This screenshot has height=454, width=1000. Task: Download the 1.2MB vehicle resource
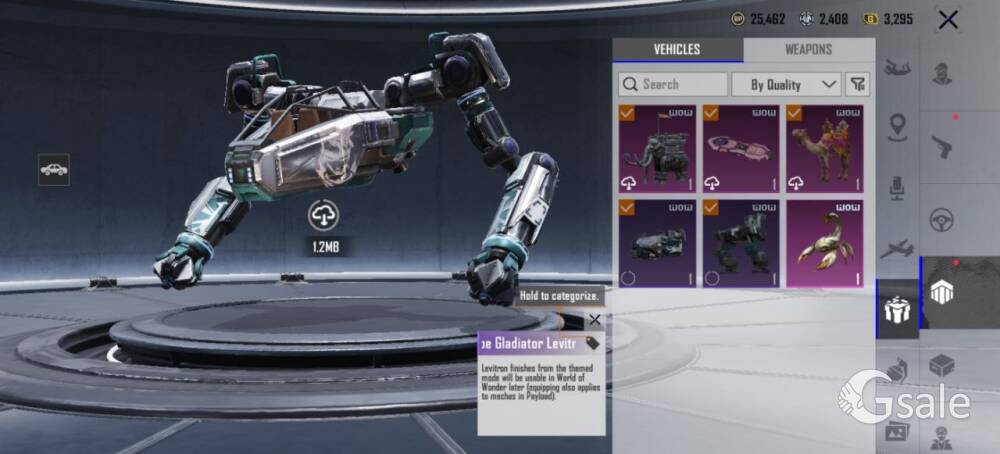(x=324, y=214)
